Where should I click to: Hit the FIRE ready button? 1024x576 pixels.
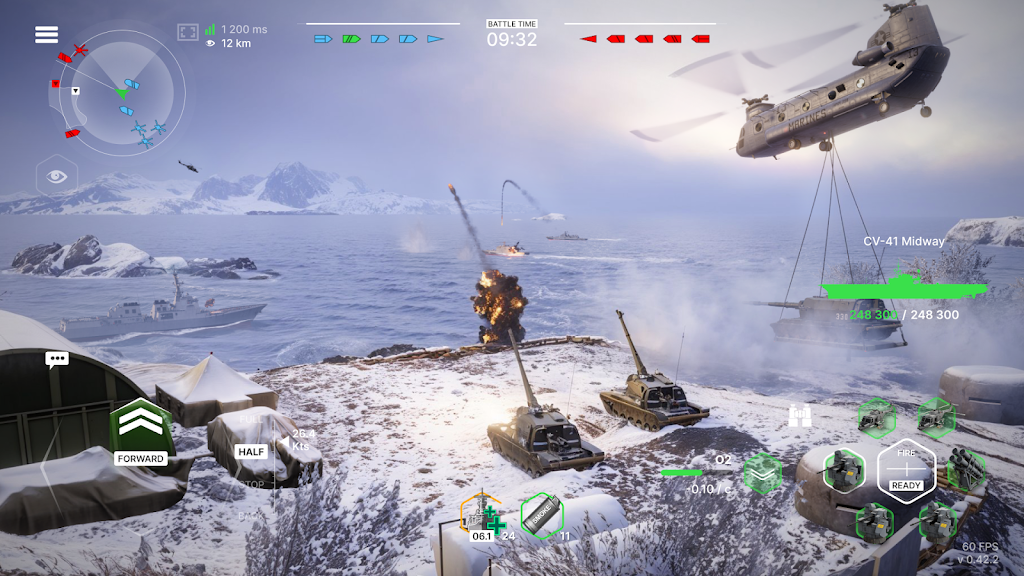[x=906, y=469]
